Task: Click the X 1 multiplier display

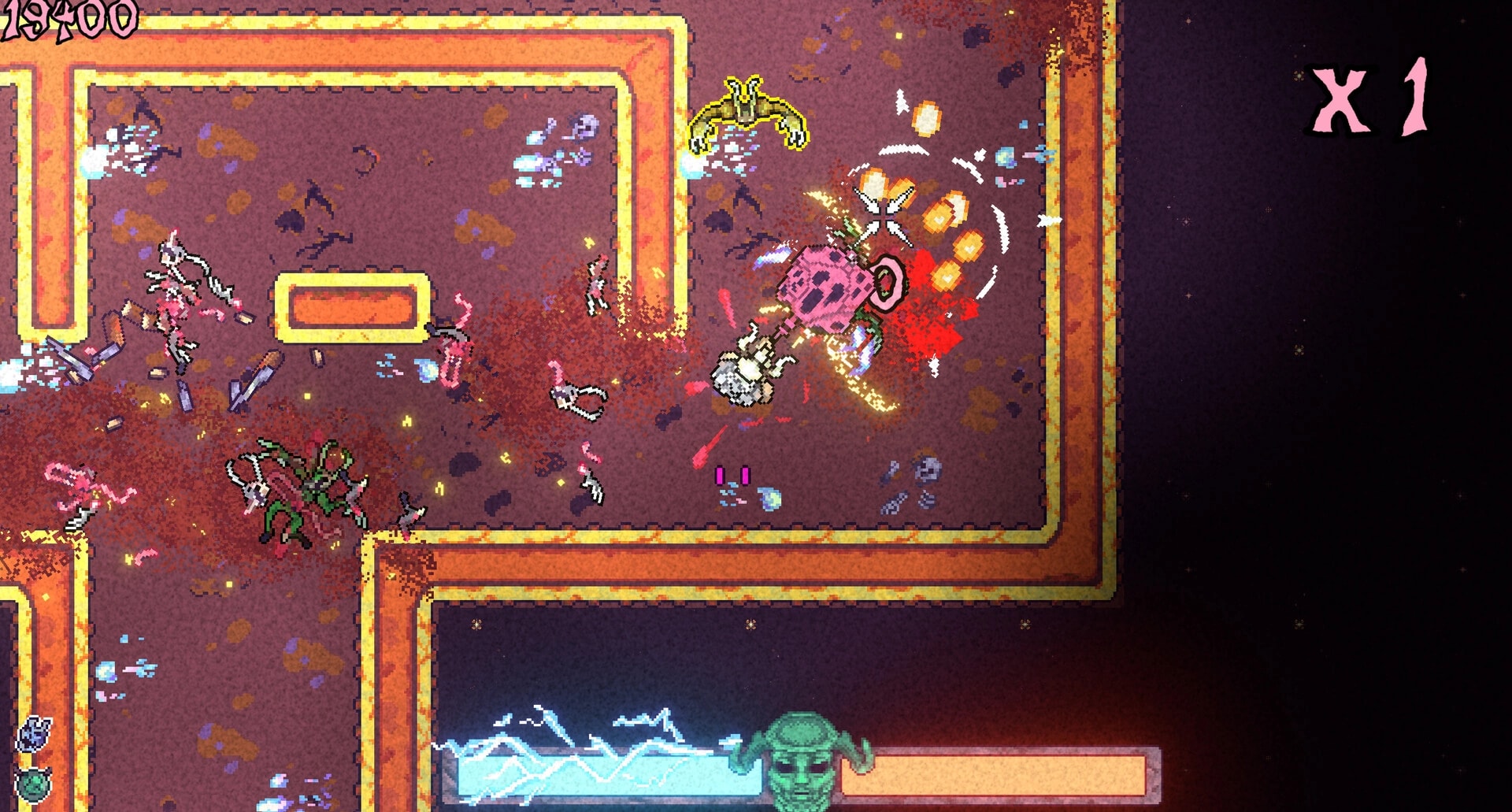Action: click(1377, 98)
